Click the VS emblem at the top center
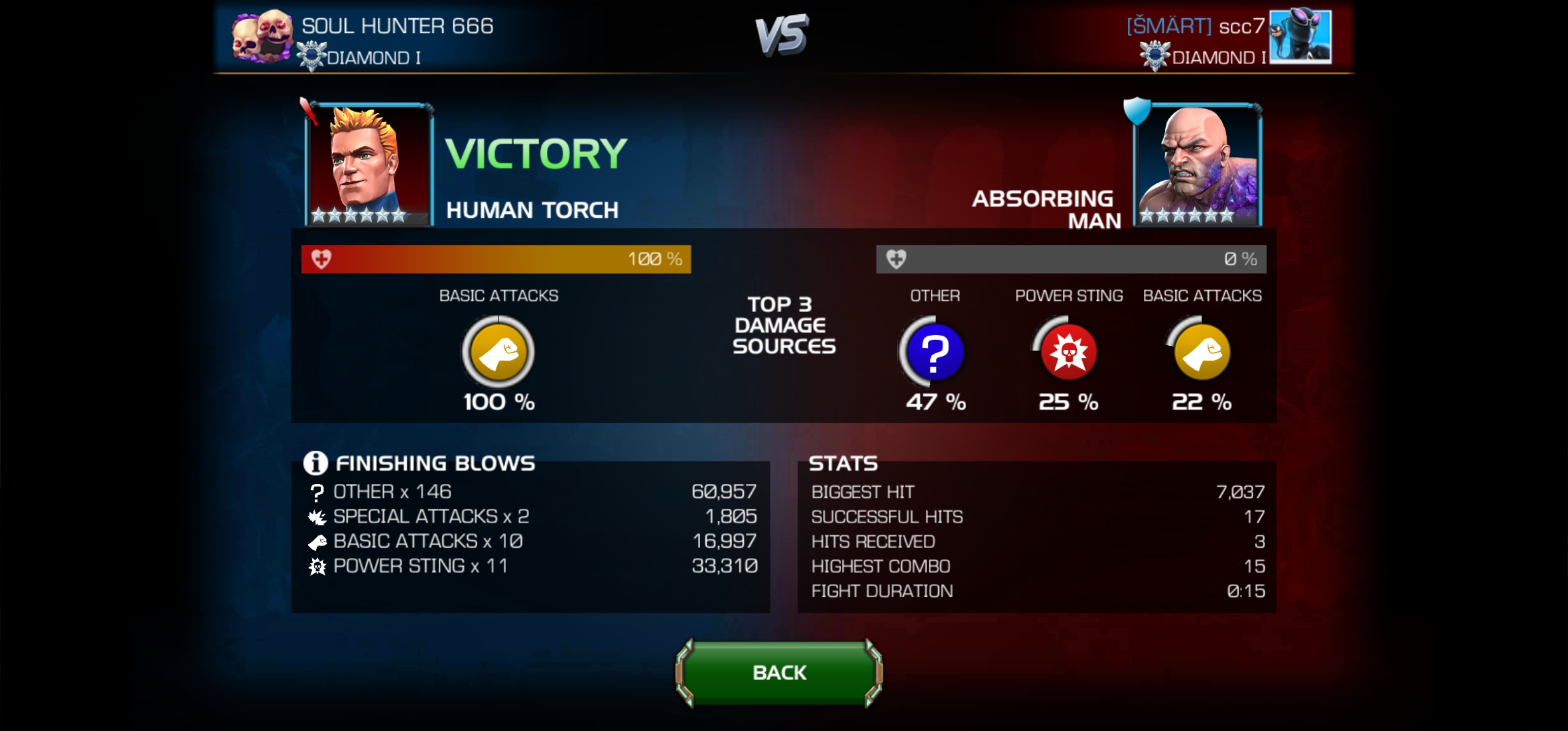1568x731 pixels. pos(784,34)
